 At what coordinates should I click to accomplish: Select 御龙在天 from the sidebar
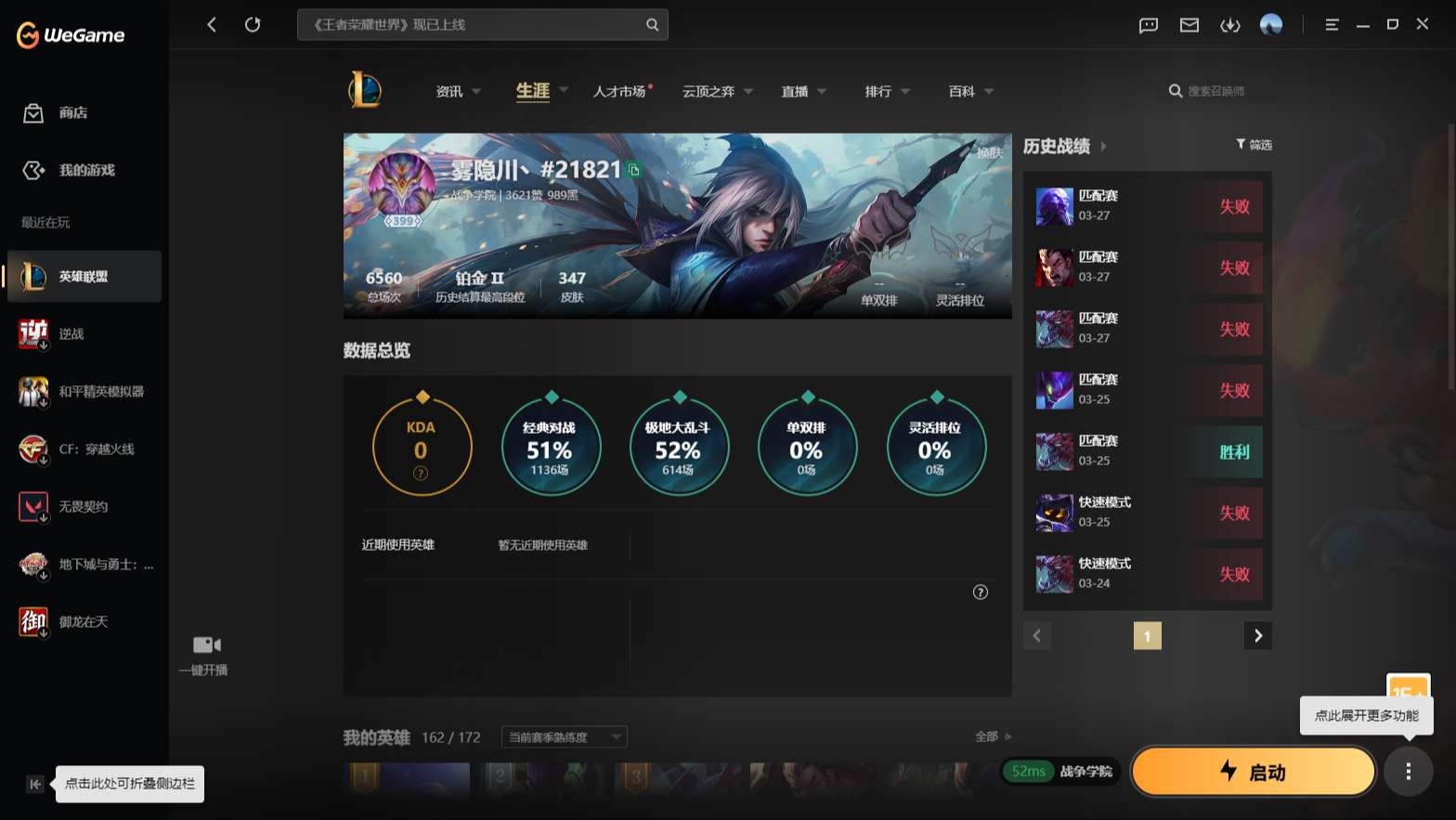84,621
